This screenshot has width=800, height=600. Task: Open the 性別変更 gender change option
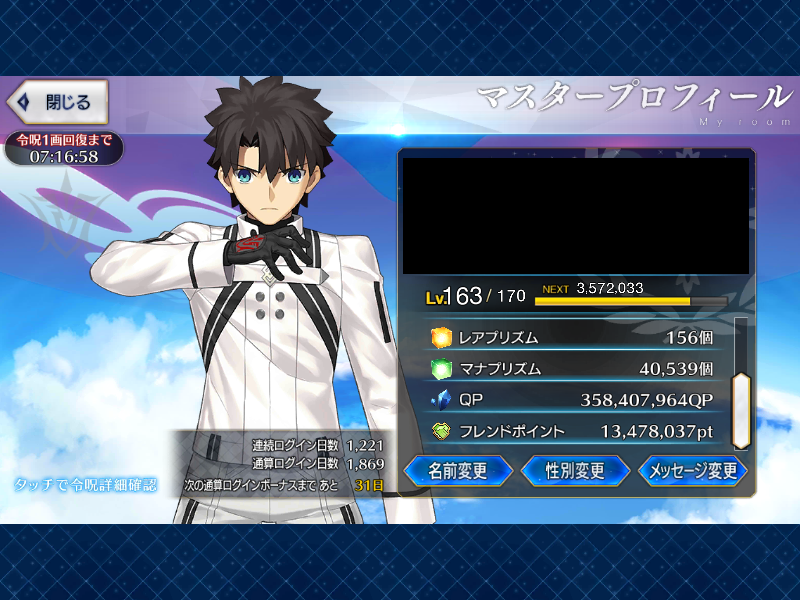[x=575, y=471]
